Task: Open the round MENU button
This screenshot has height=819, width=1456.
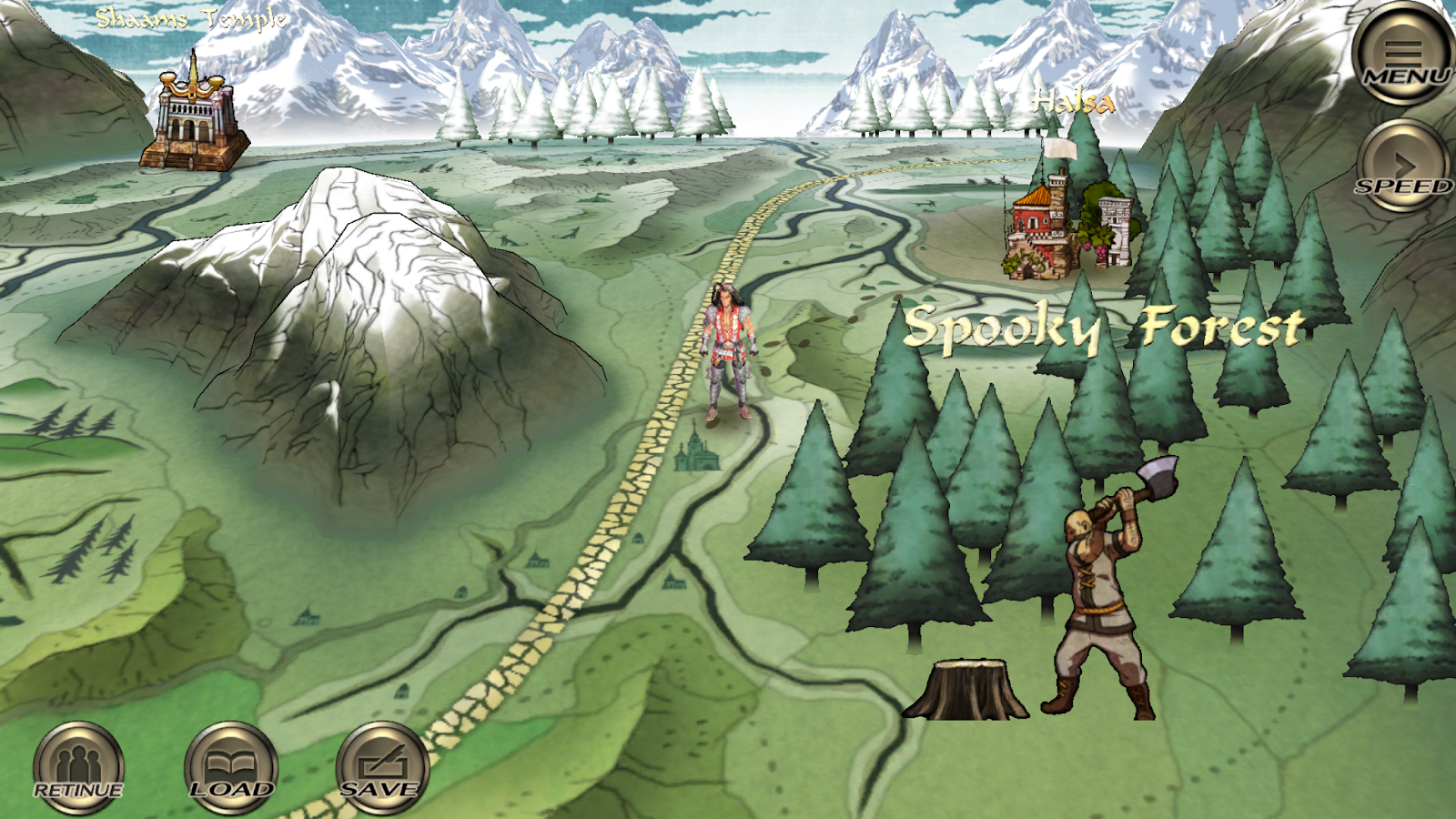Action: click(x=1404, y=55)
